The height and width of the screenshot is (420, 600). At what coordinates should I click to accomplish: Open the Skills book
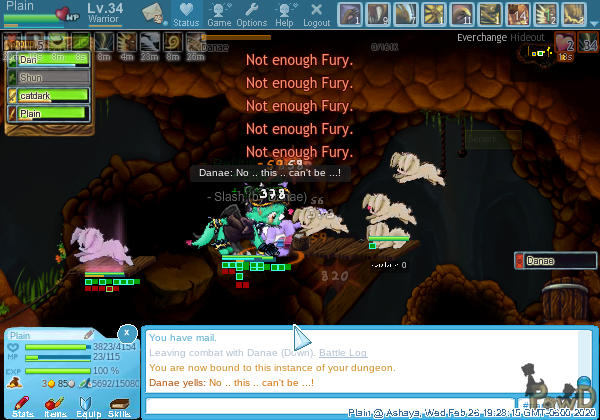pyautogui.click(x=119, y=404)
